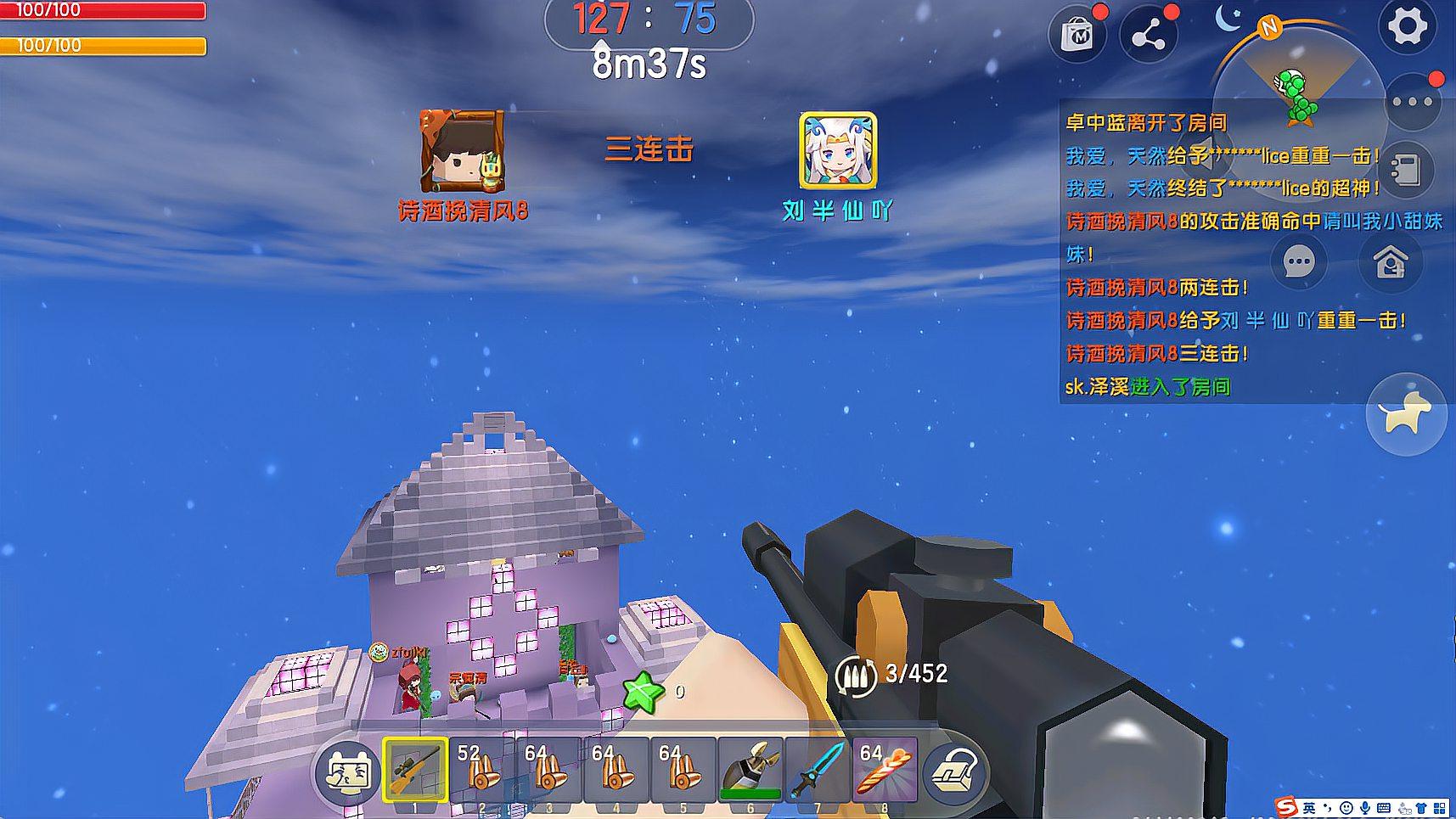Open the Sogou toolbar grid menu
The width and height of the screenshot is (1456, 819).
click(x=1442, y=808)
